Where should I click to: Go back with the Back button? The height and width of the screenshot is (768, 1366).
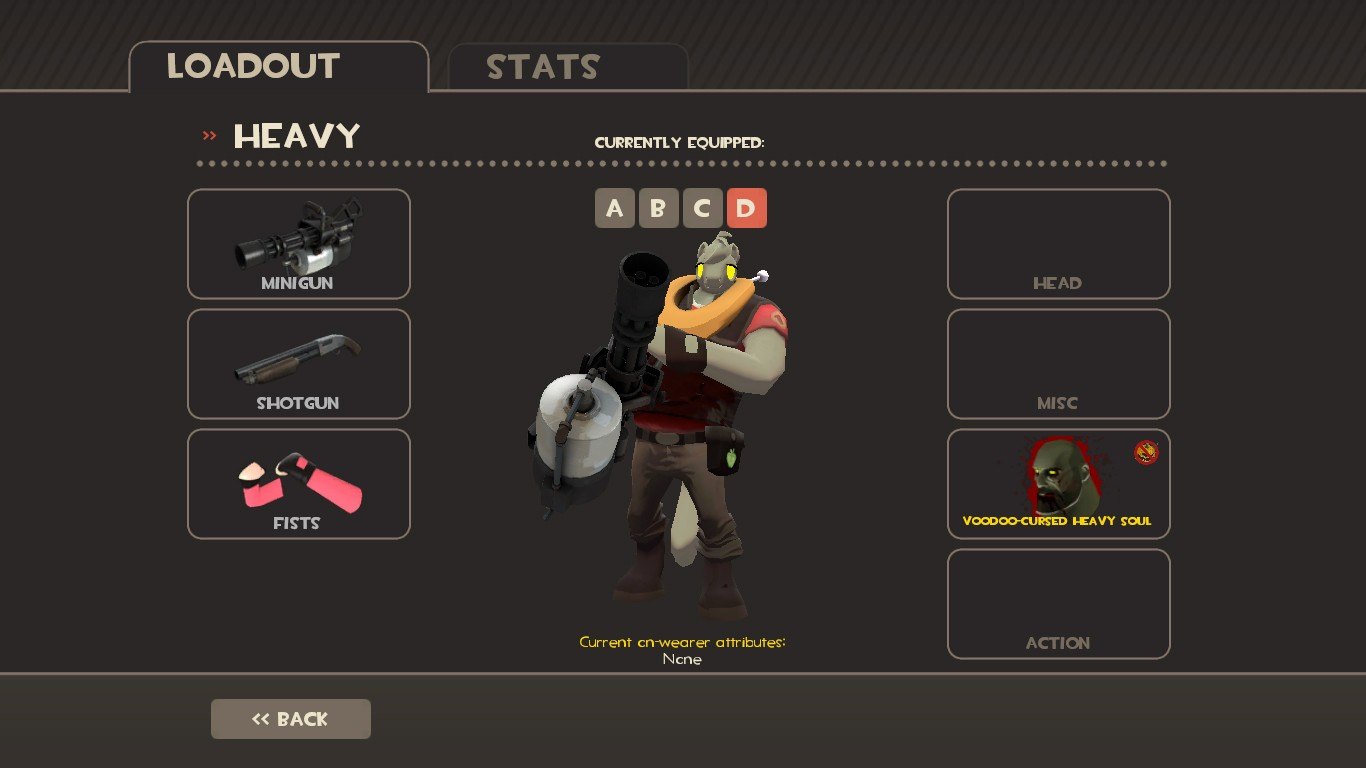click(x=290, y=719)
